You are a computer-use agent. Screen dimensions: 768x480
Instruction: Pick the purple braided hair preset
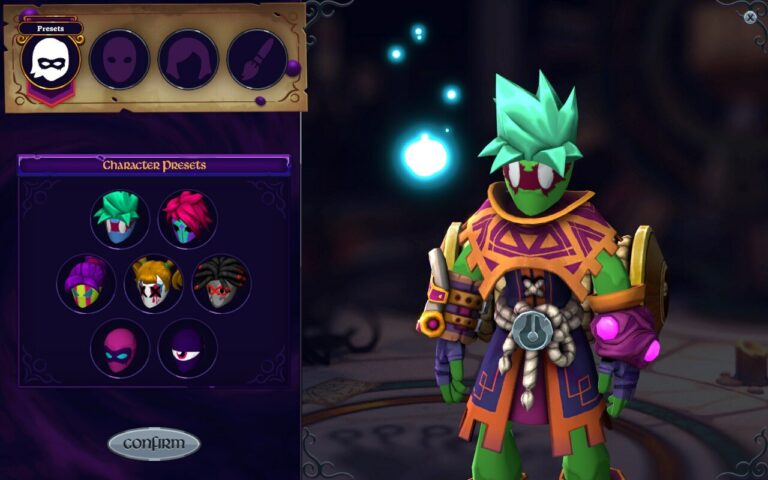(86, 283)
